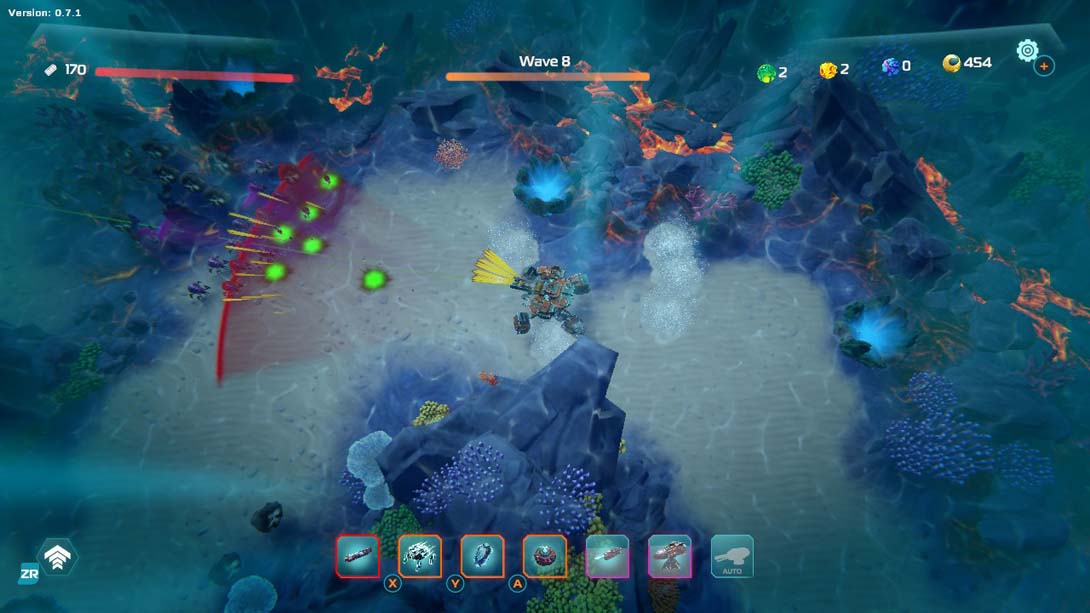Pick the red missile launcher slot
Image resolution: width=1090 pixels, height=613 pixels.
click(x=607, y=557)
